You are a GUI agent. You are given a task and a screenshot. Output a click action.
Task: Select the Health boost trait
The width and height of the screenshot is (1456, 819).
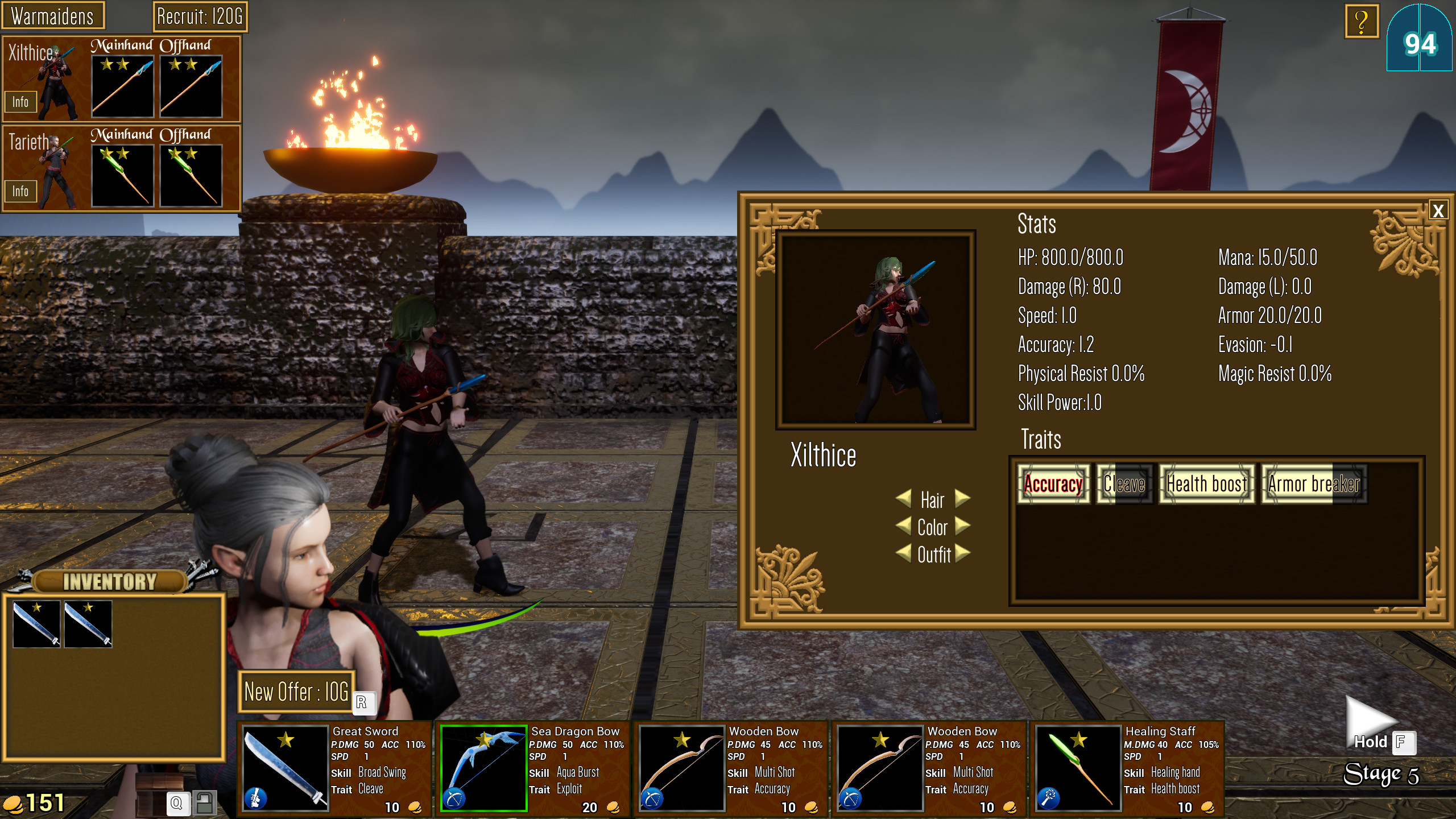click(x=1206, y=484)
